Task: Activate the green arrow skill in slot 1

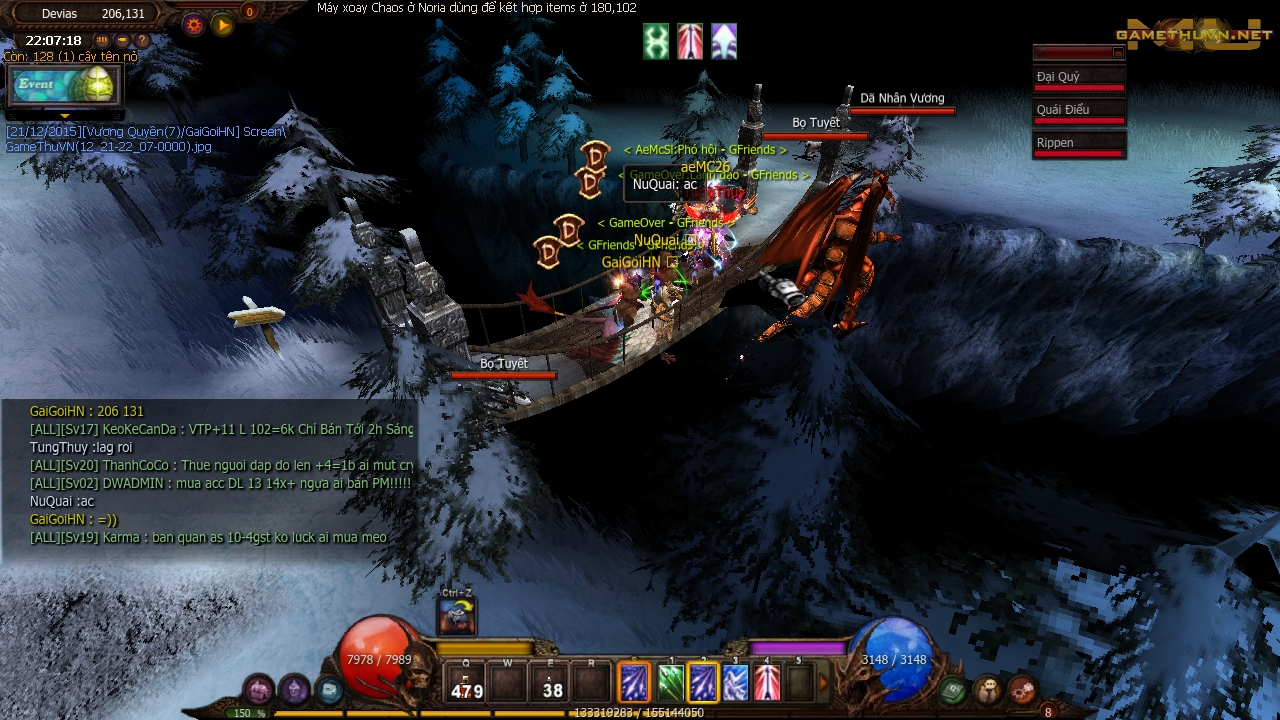Action: point(671,683)
